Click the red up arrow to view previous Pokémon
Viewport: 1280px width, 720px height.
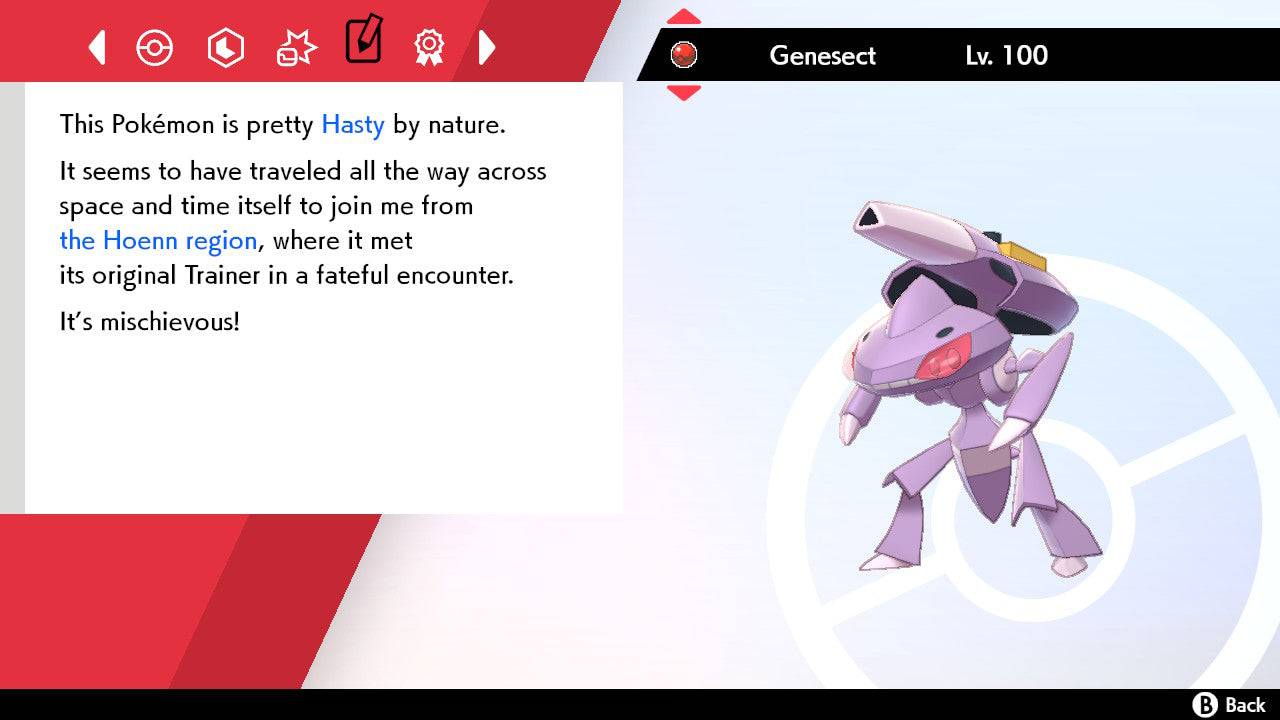683,14
